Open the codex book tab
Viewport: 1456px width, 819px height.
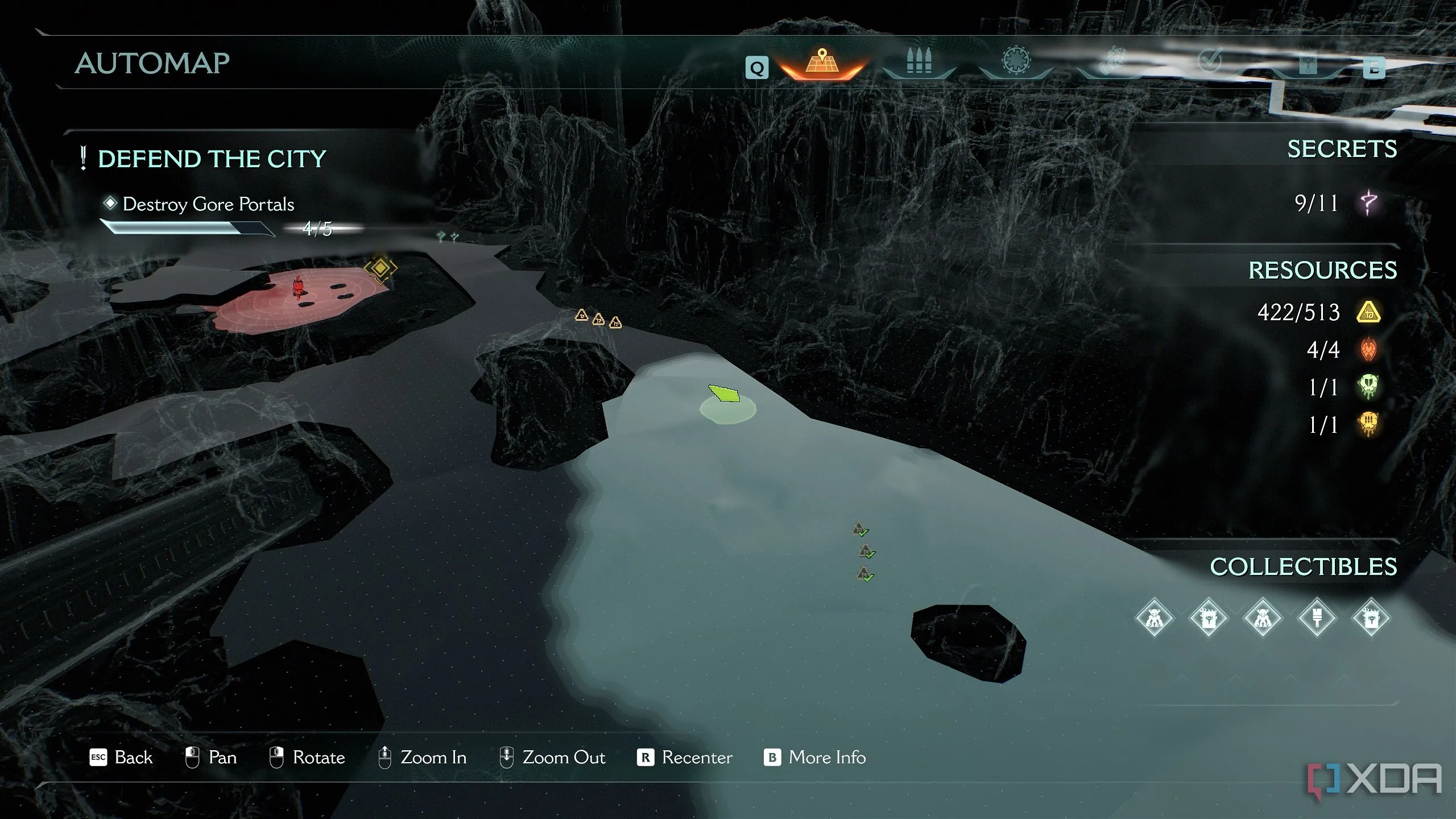pyautogui.click(x=1307, y=63)
